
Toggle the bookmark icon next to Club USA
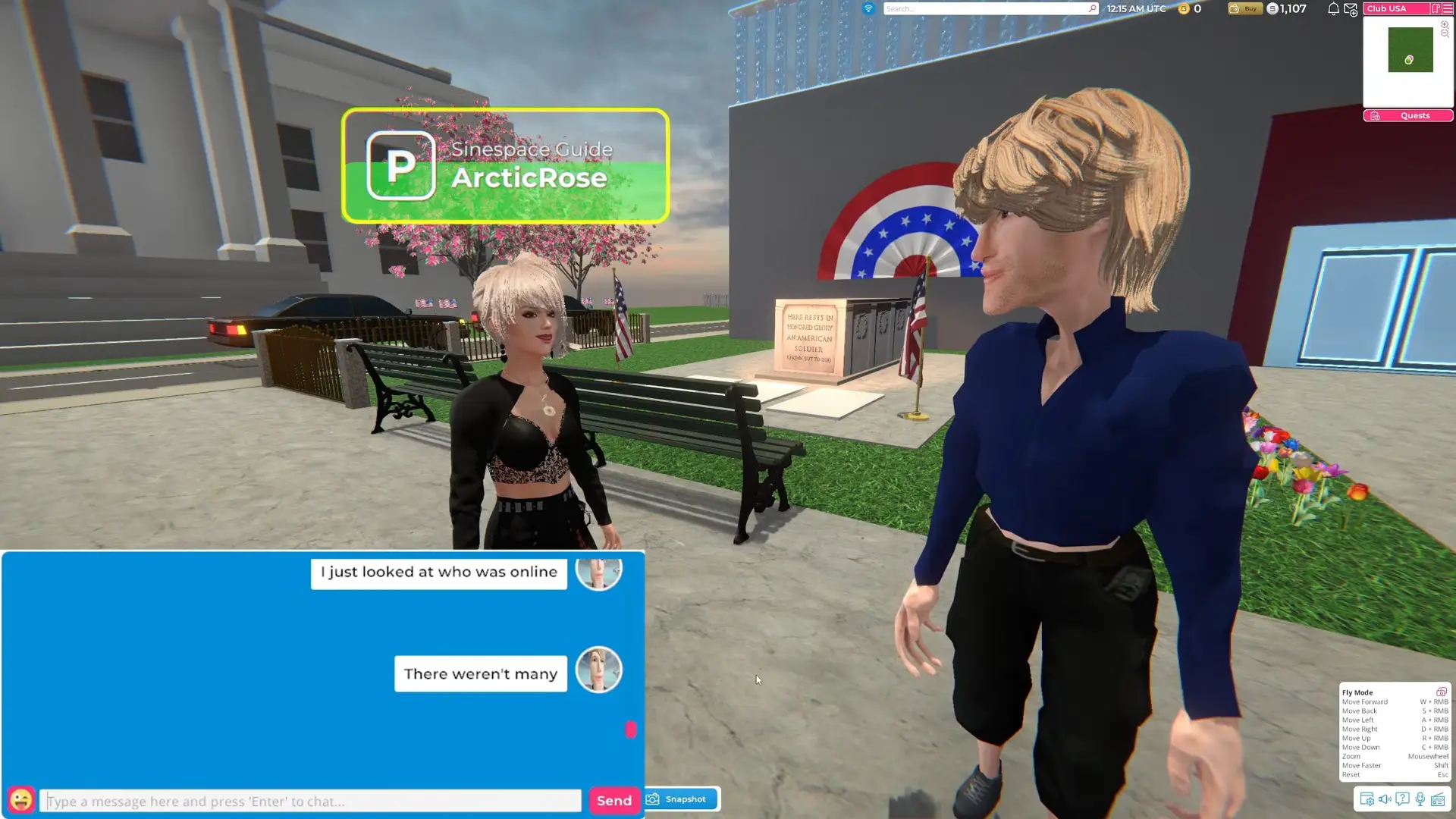point(1436,8)
